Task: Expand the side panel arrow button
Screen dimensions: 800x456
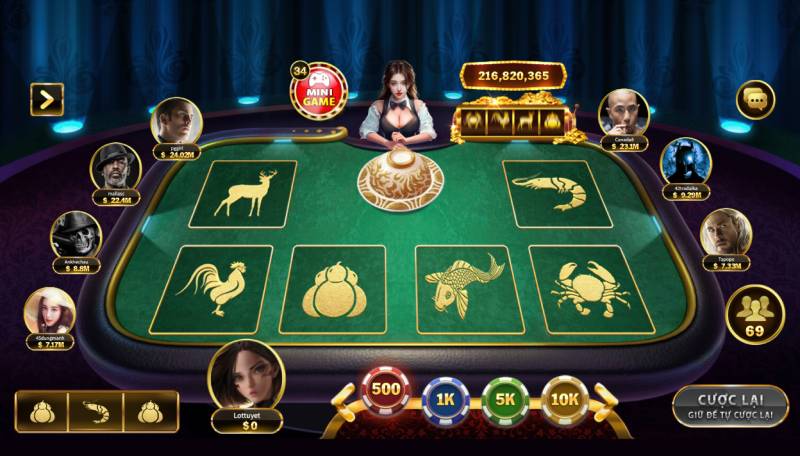Action: click(46, 98)
